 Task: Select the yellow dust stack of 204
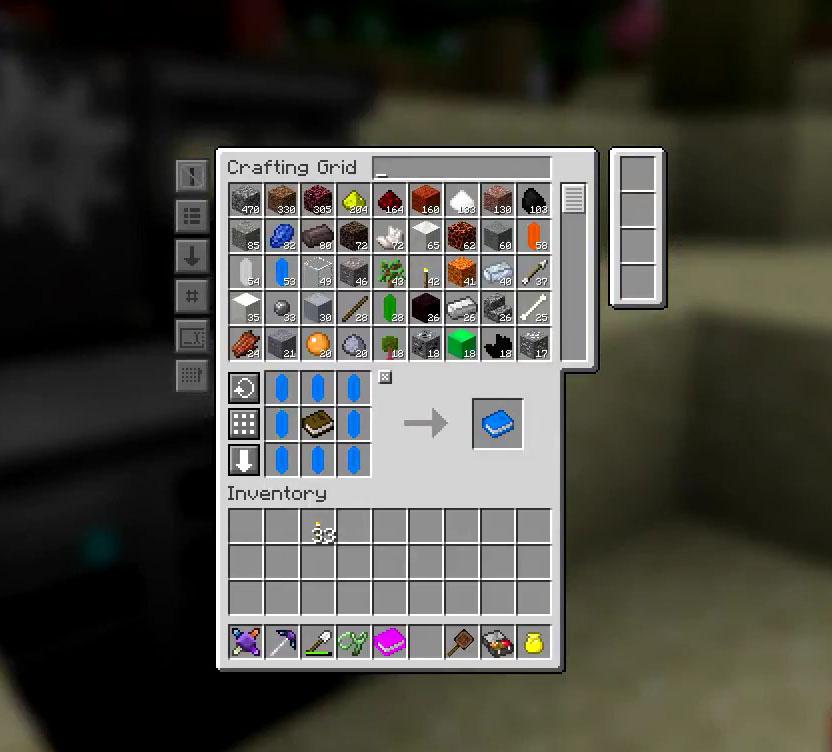[354, 201]
